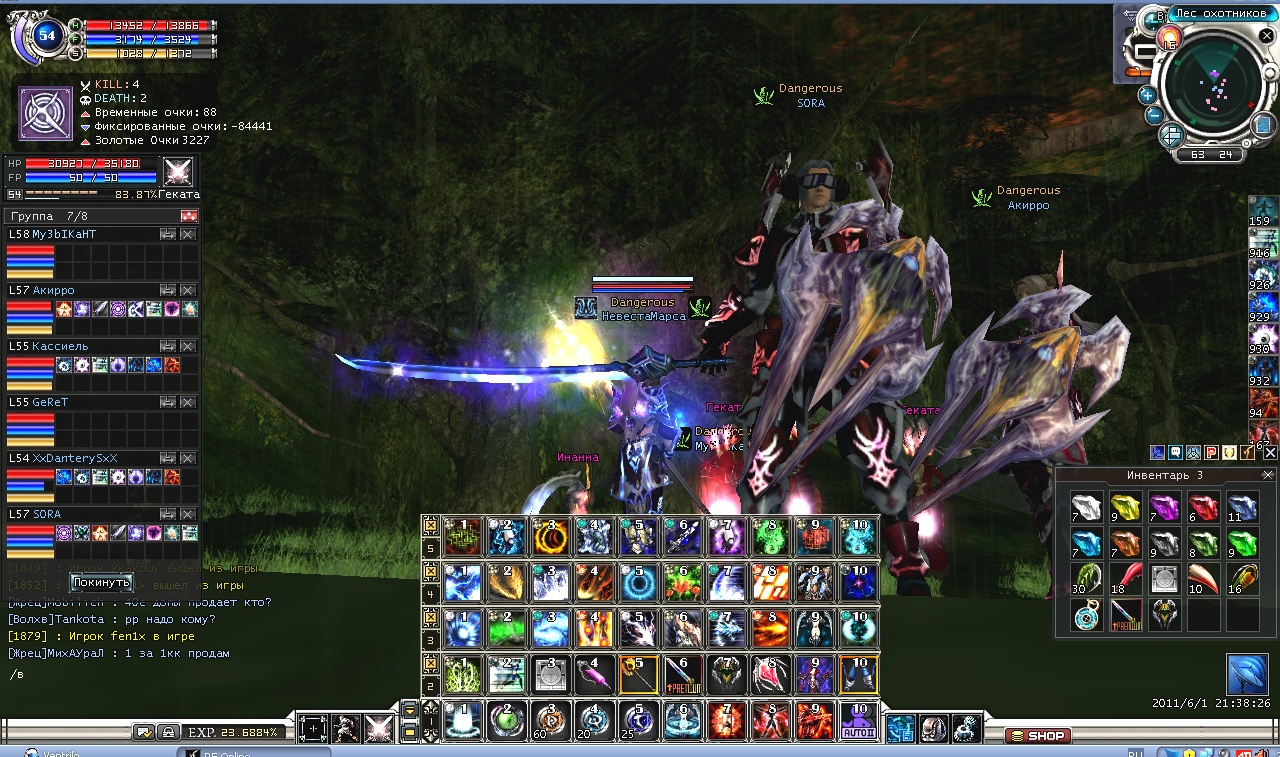Select party member SORA in group list
Image resolution: width=1280 pixels, height=757 pixels.
click(47, 514)
